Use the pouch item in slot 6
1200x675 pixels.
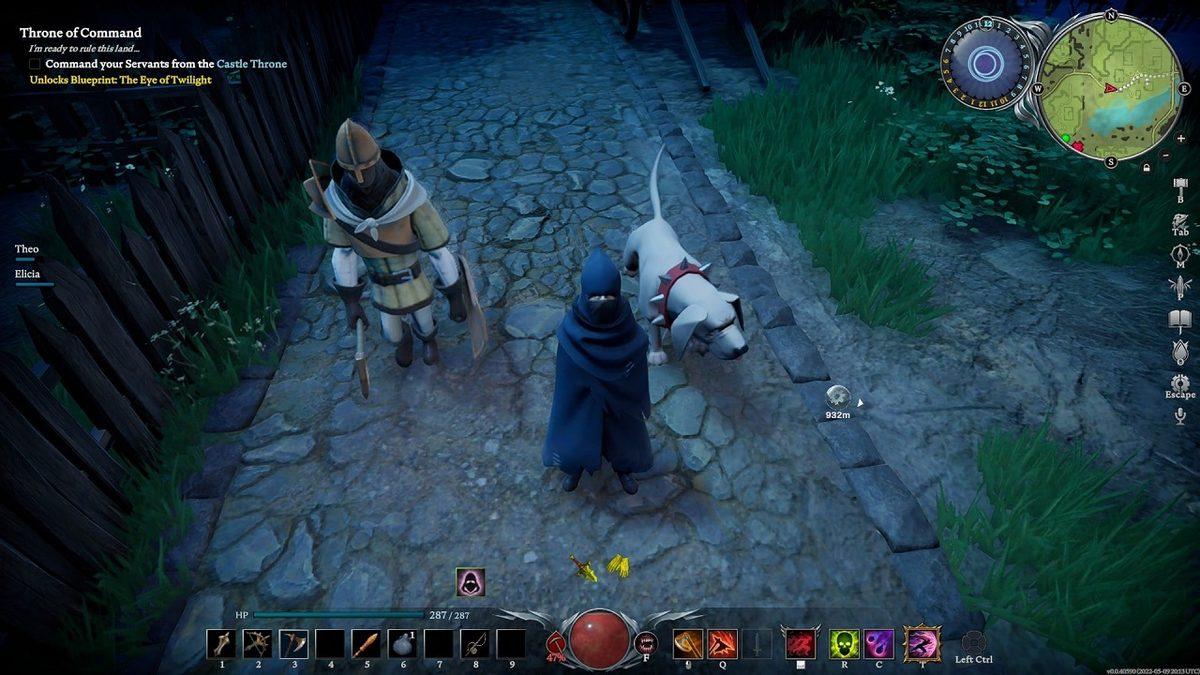(x=403, y=643)
